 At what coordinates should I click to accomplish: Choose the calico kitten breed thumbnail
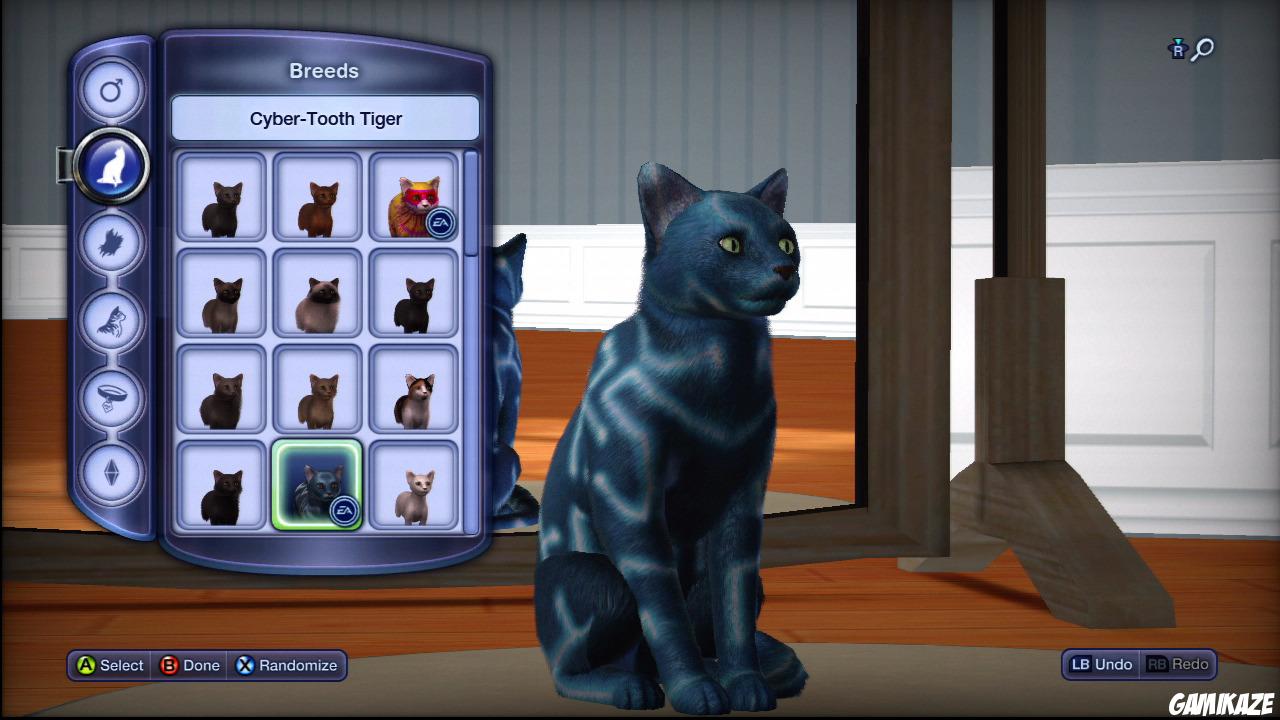[x=413, y=390]
